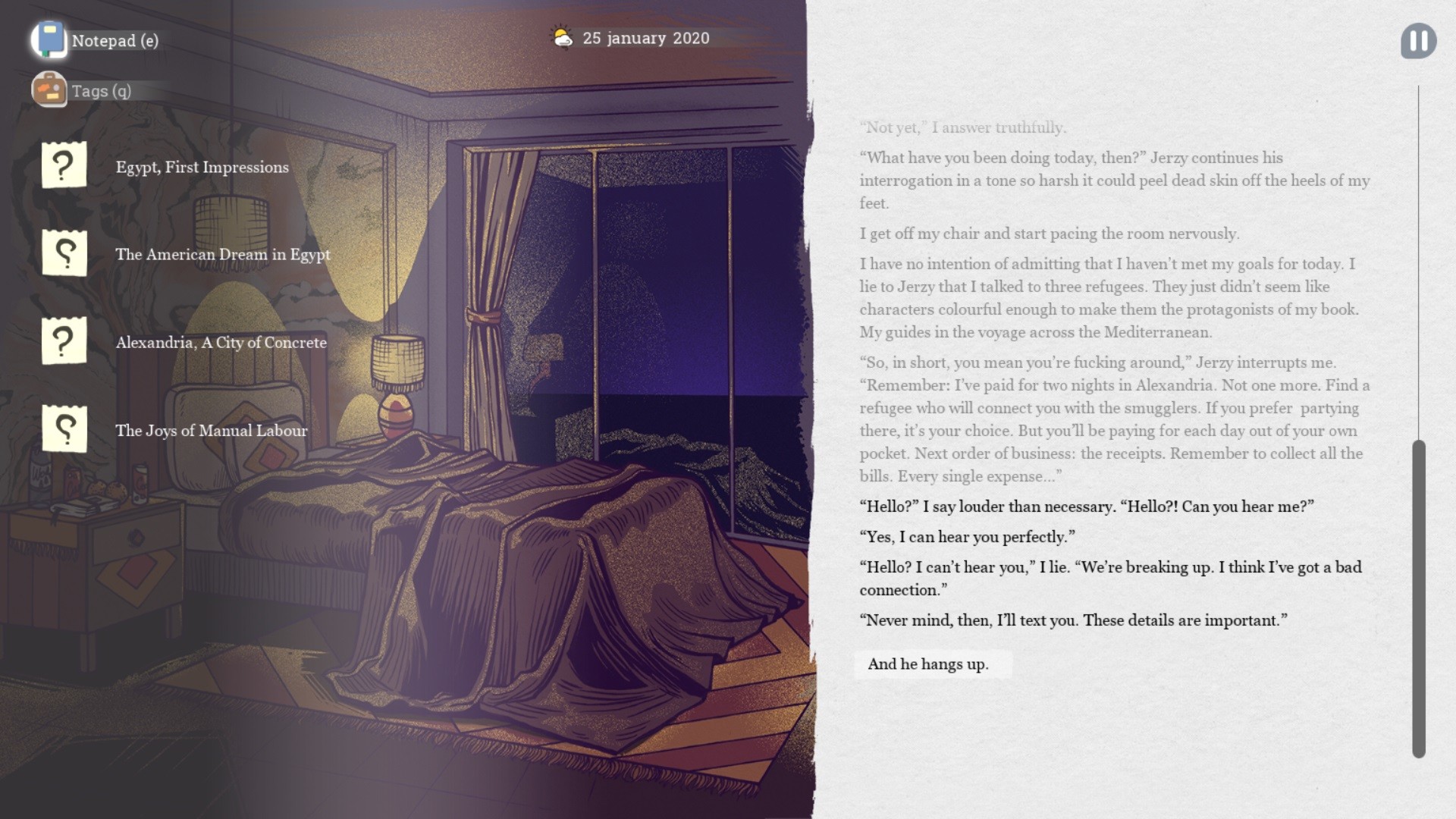
Task: Select "The Joys of Manual Labour" chapter
Action: [x=210, y=430]
